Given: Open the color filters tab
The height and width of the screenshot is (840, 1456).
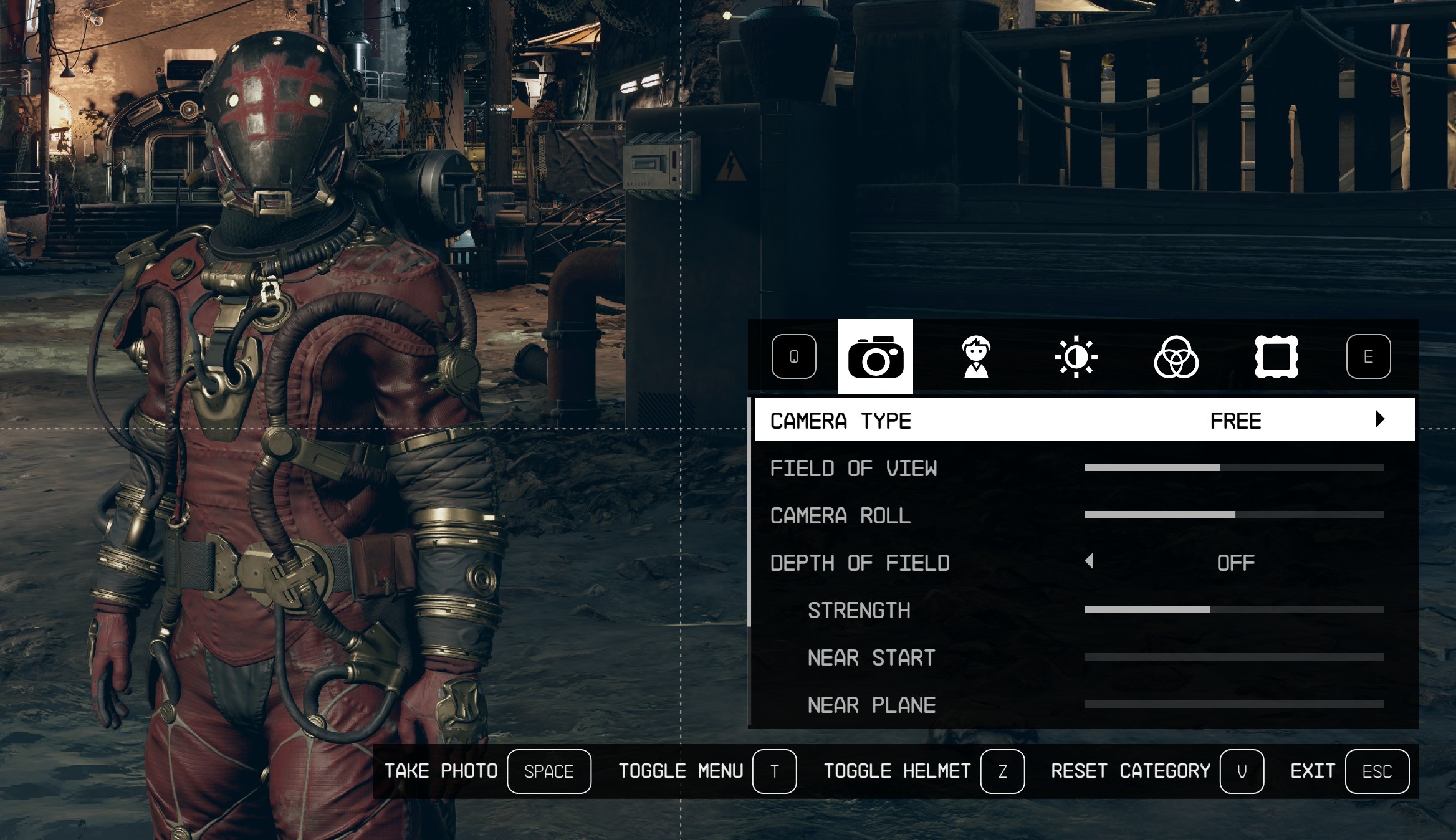Looking at the screenshot, I should tap(1176, 356).
